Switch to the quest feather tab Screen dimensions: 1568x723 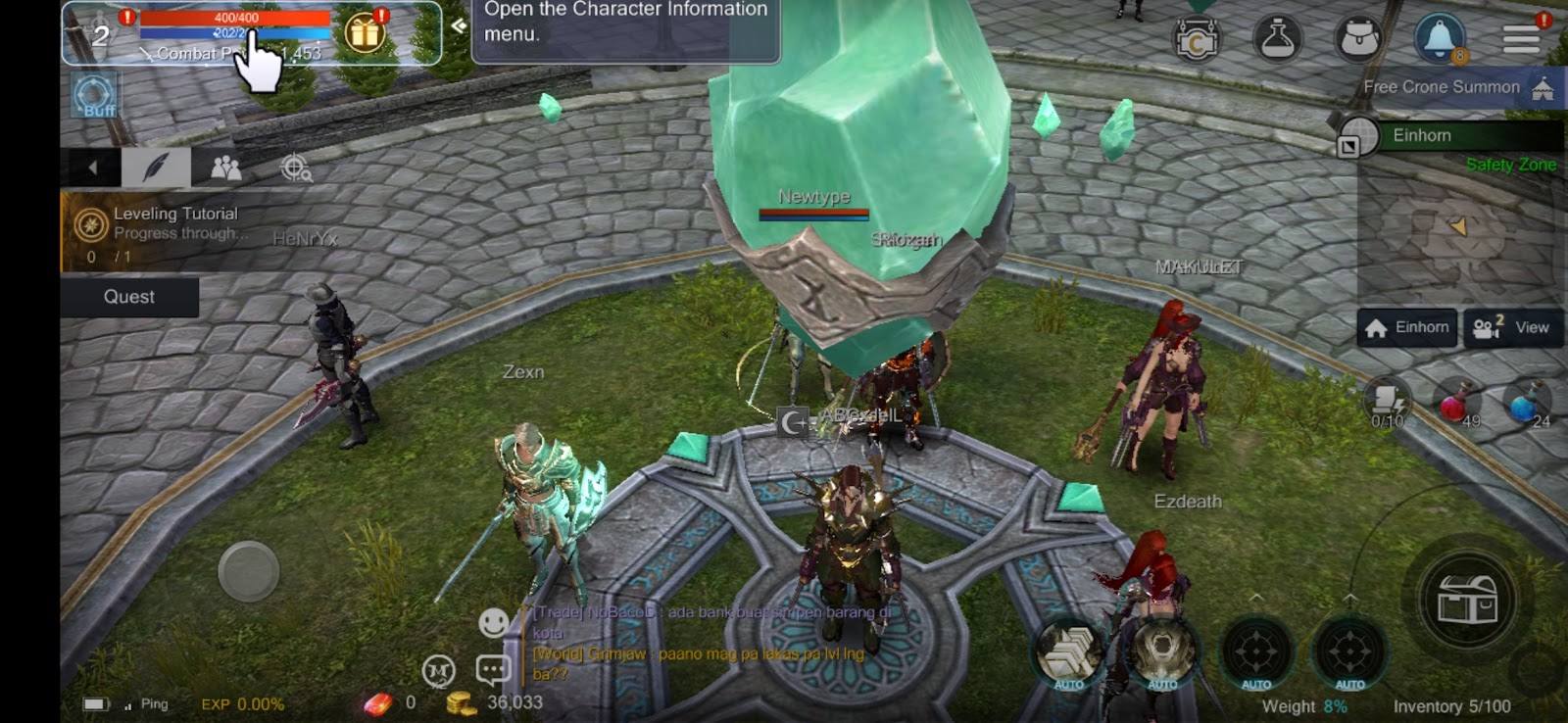click(x=155, y=168)
